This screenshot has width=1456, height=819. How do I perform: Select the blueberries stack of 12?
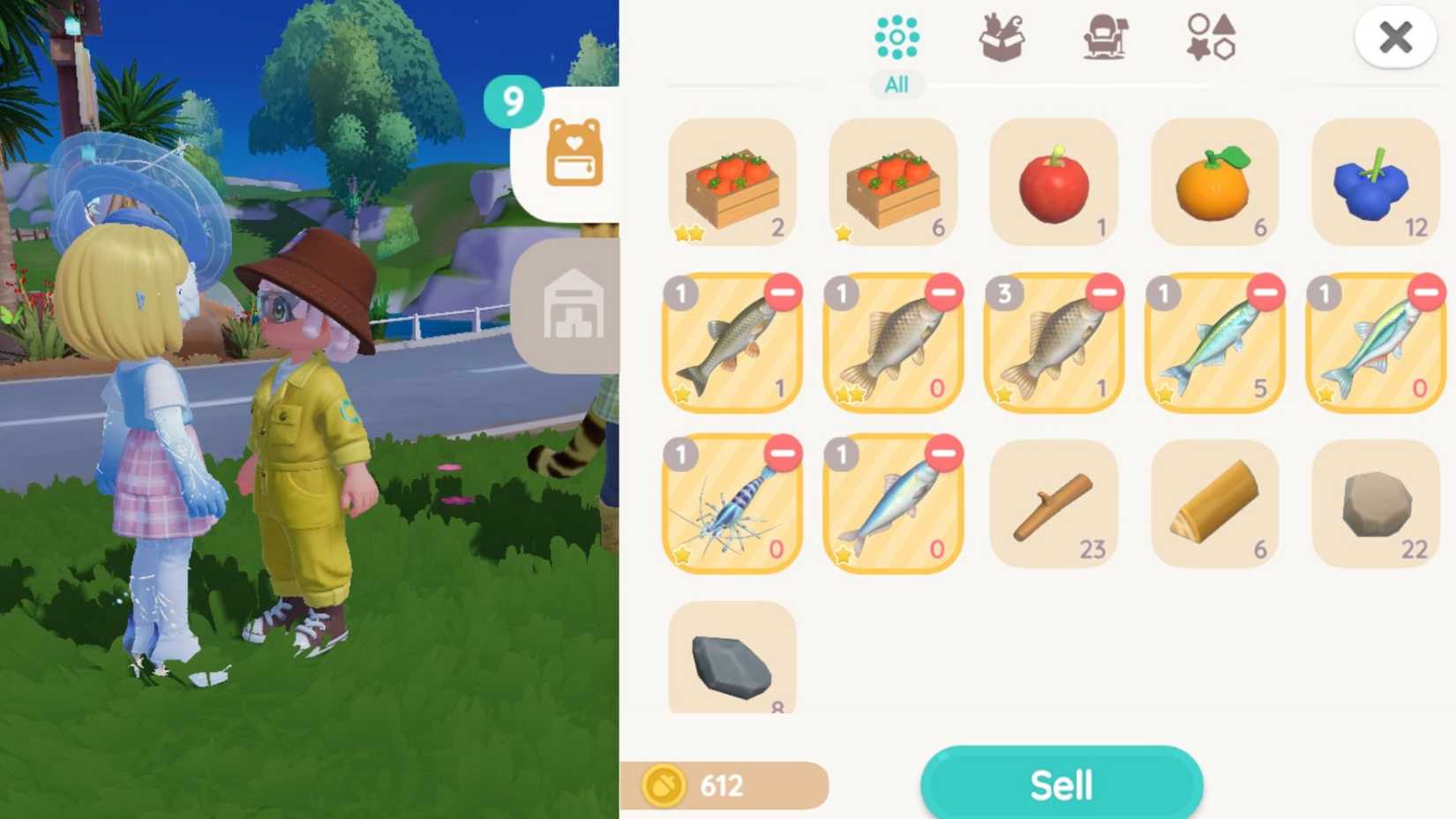[1377, 181]
